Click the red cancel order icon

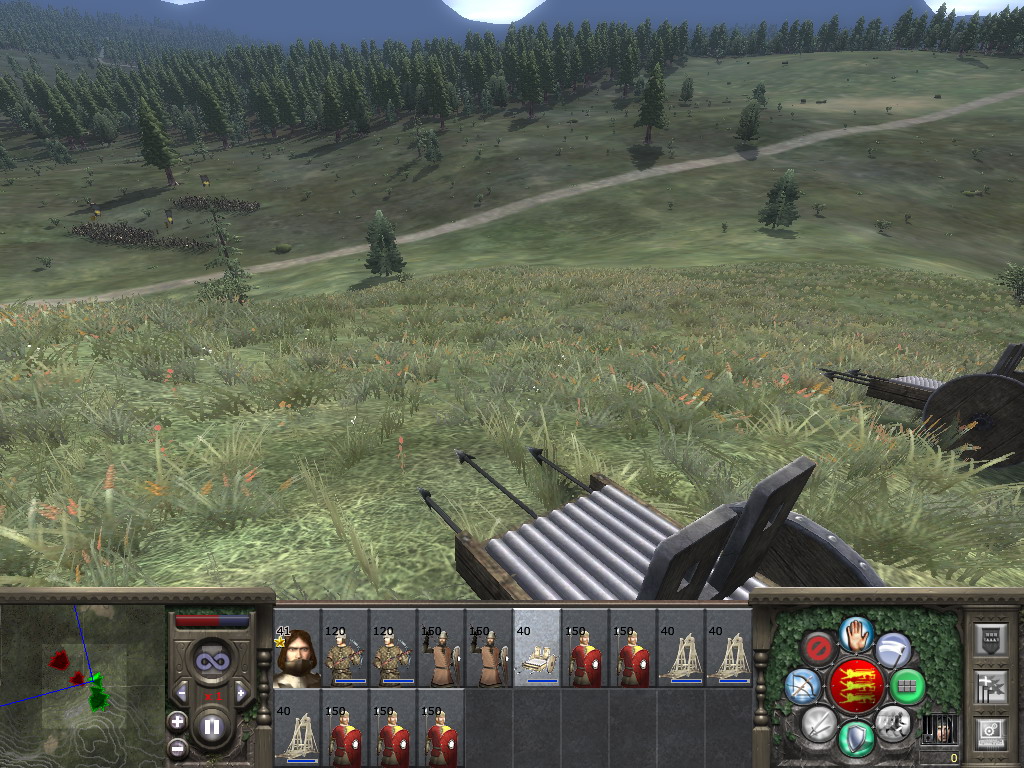818,648
